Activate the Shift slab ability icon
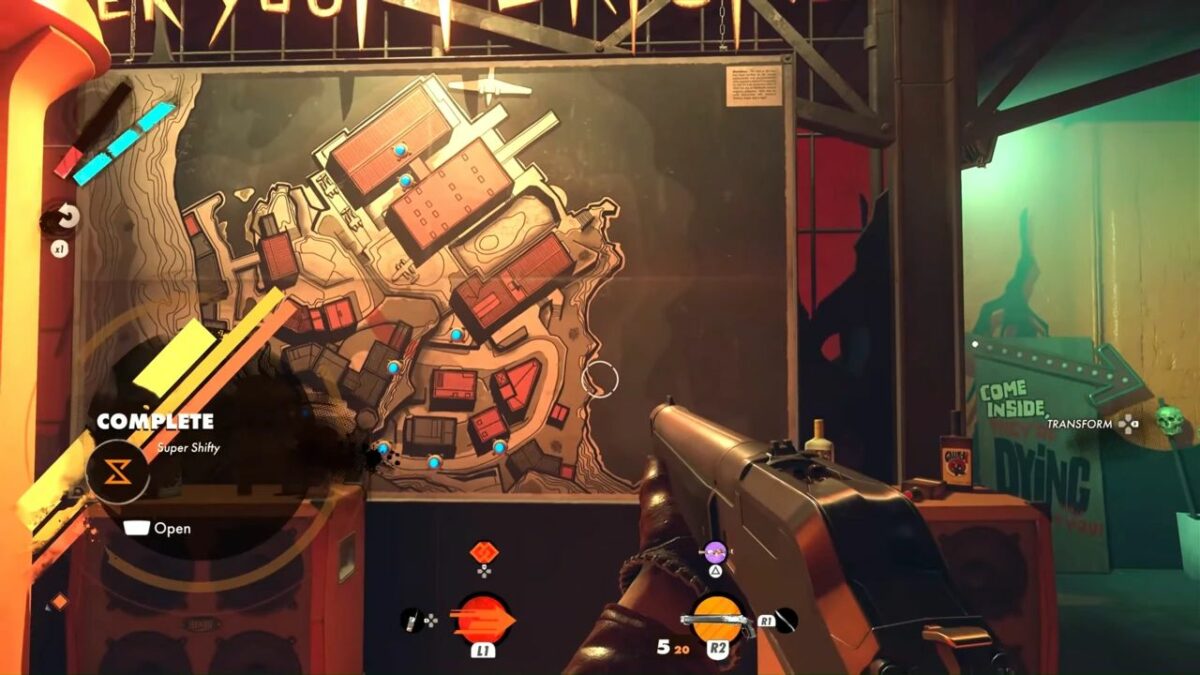This screenshot has width=1200, height=675. coord(482,619)
